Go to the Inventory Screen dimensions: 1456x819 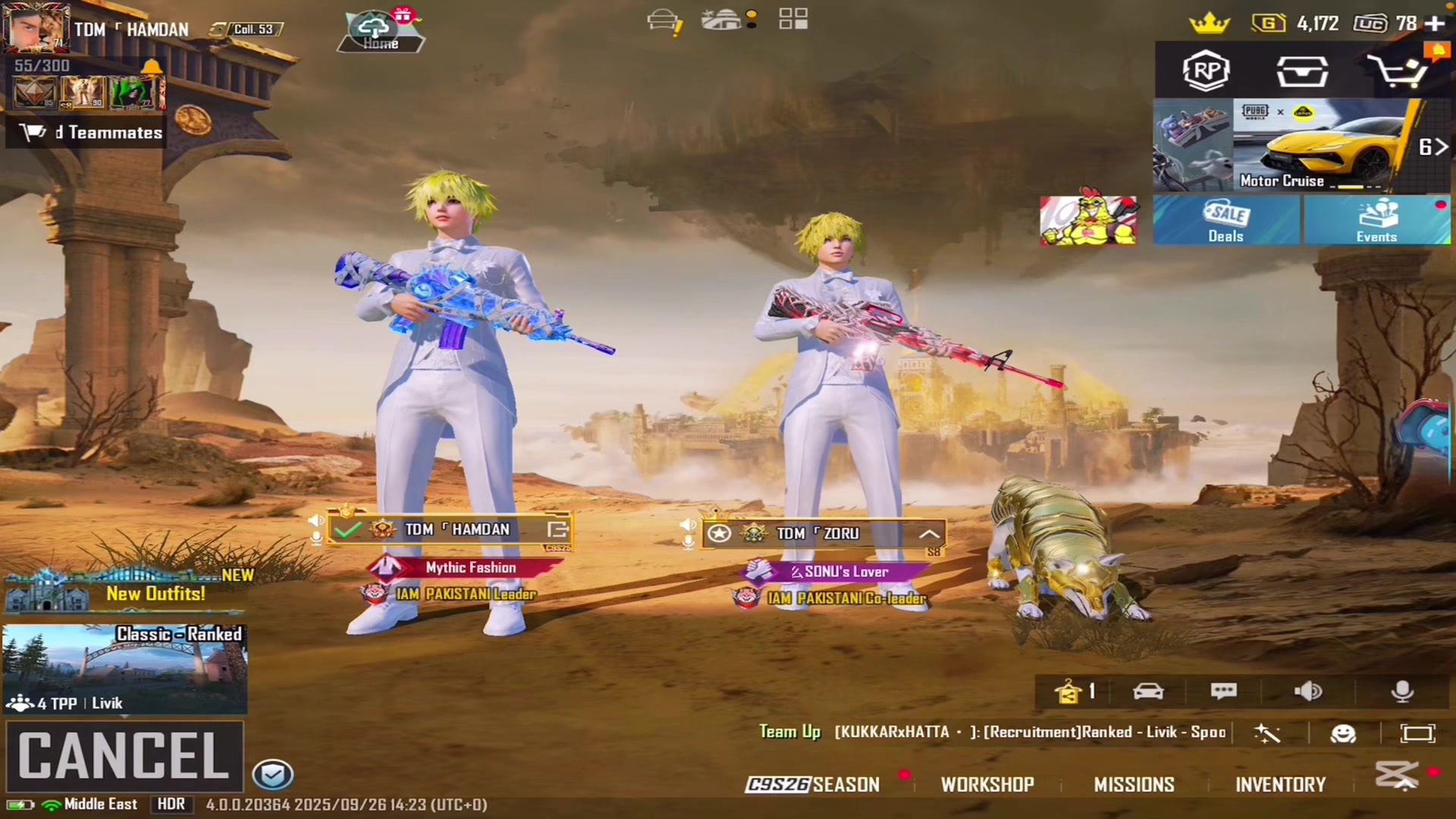[1280, 784]
